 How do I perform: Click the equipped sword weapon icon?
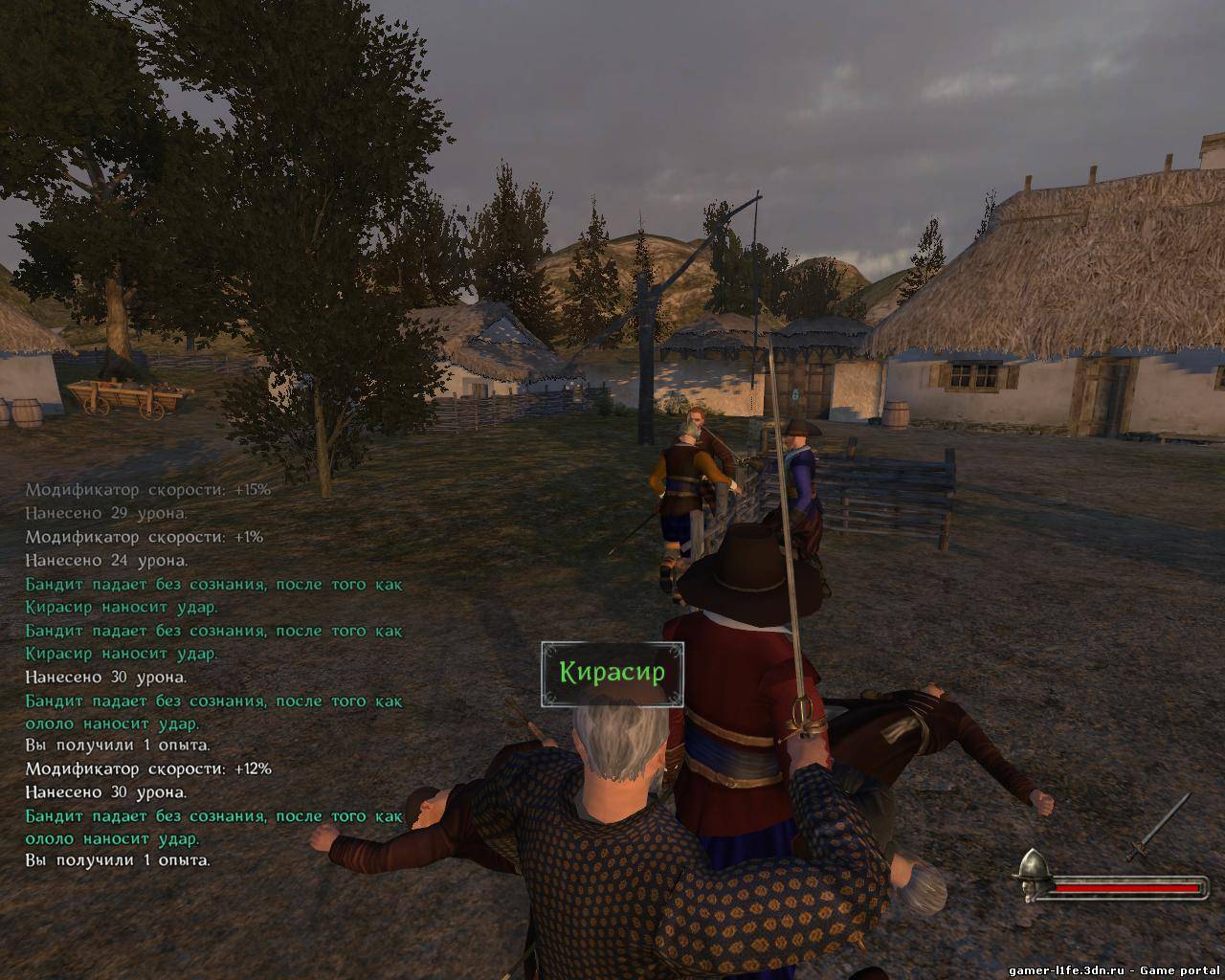[1158, 829]
